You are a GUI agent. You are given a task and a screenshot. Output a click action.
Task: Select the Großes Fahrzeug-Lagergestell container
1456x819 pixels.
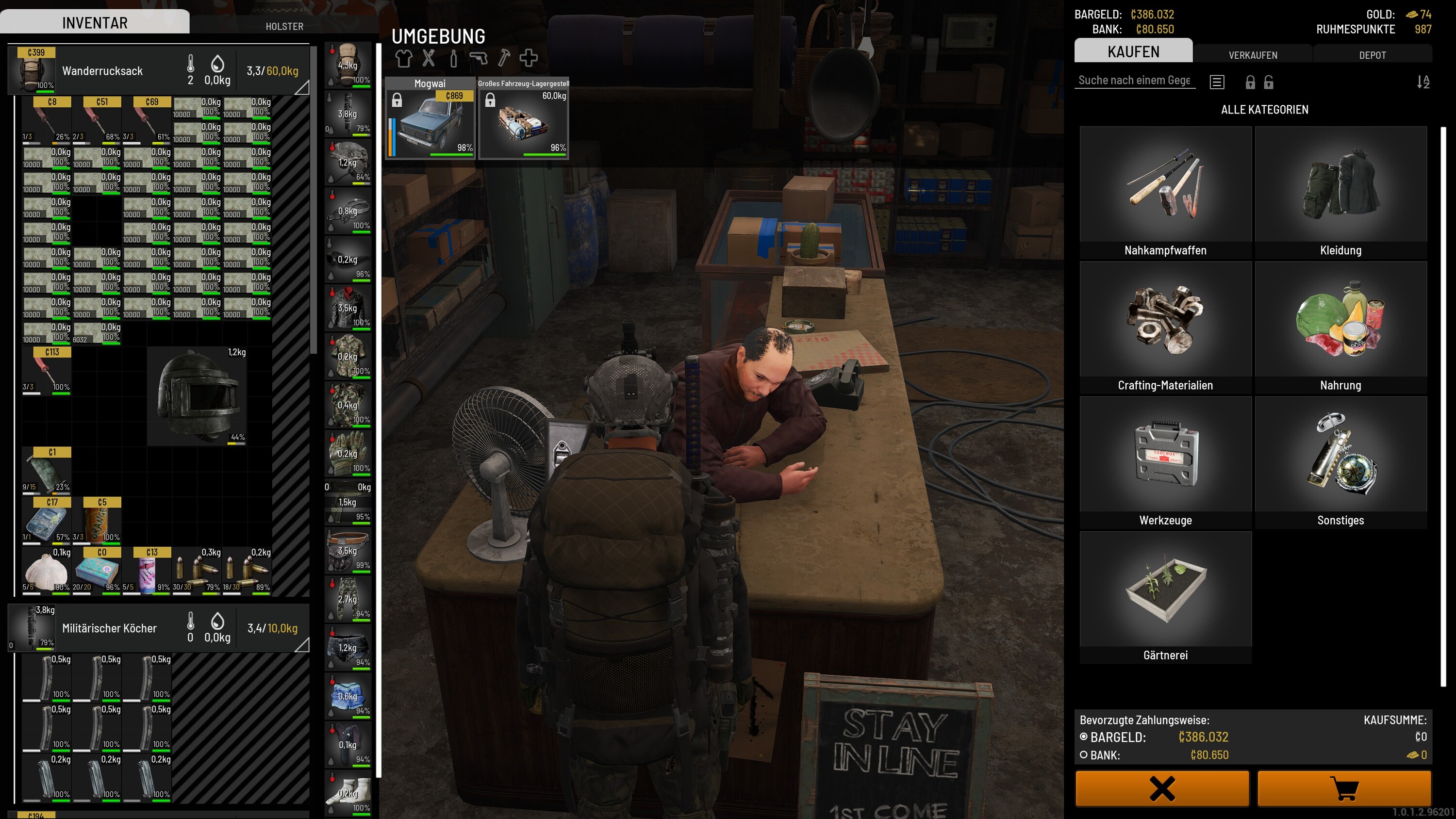click(523, 119)
